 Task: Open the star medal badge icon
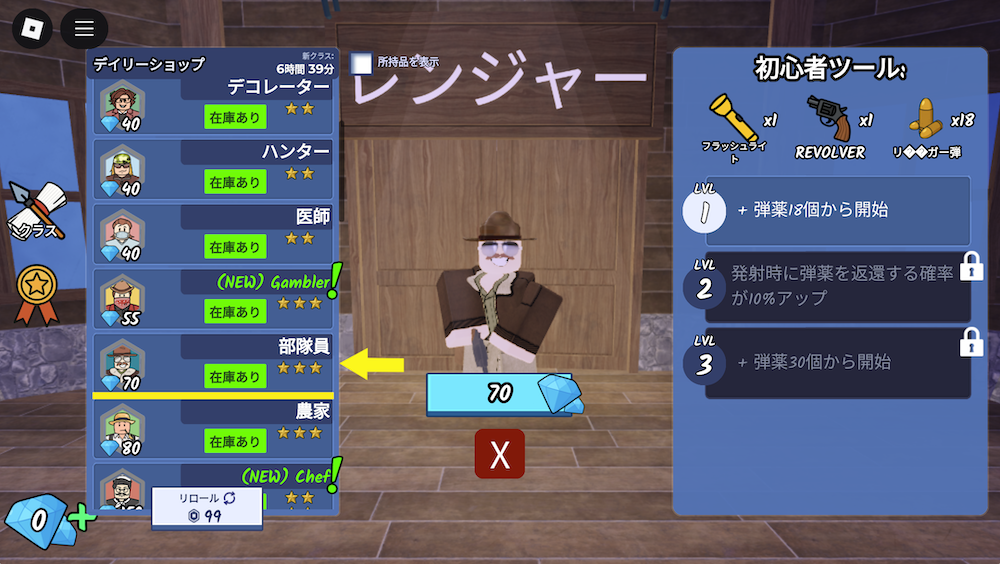tap(36, 293)
